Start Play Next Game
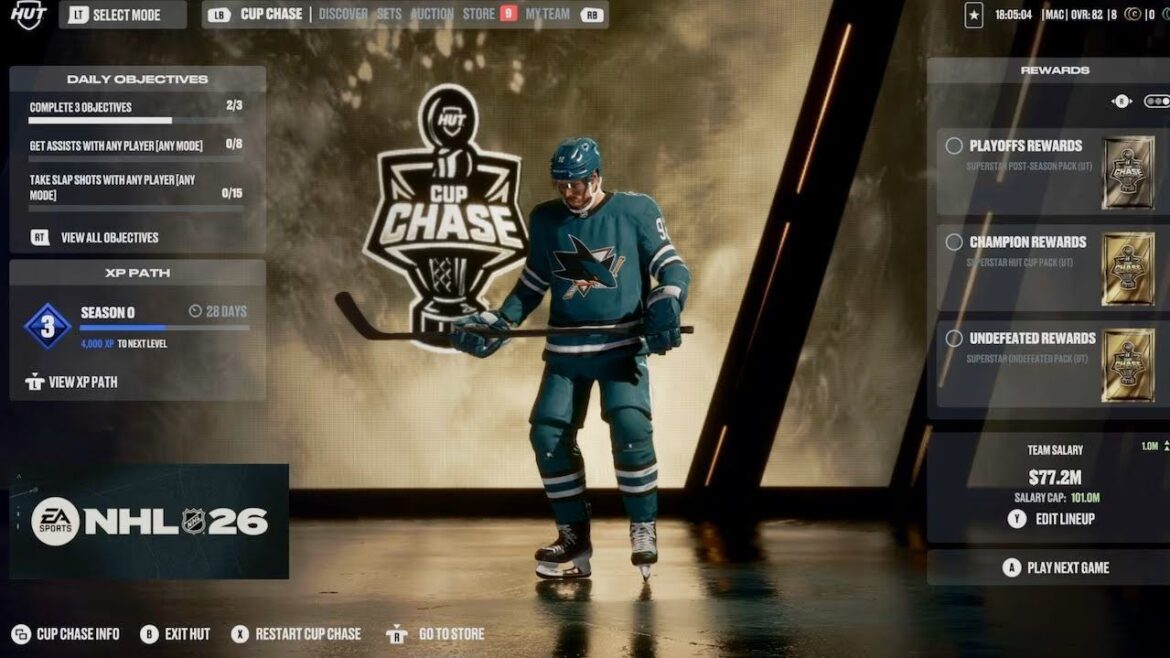Screen dimensions: 1170x658 coord(1067,568)
